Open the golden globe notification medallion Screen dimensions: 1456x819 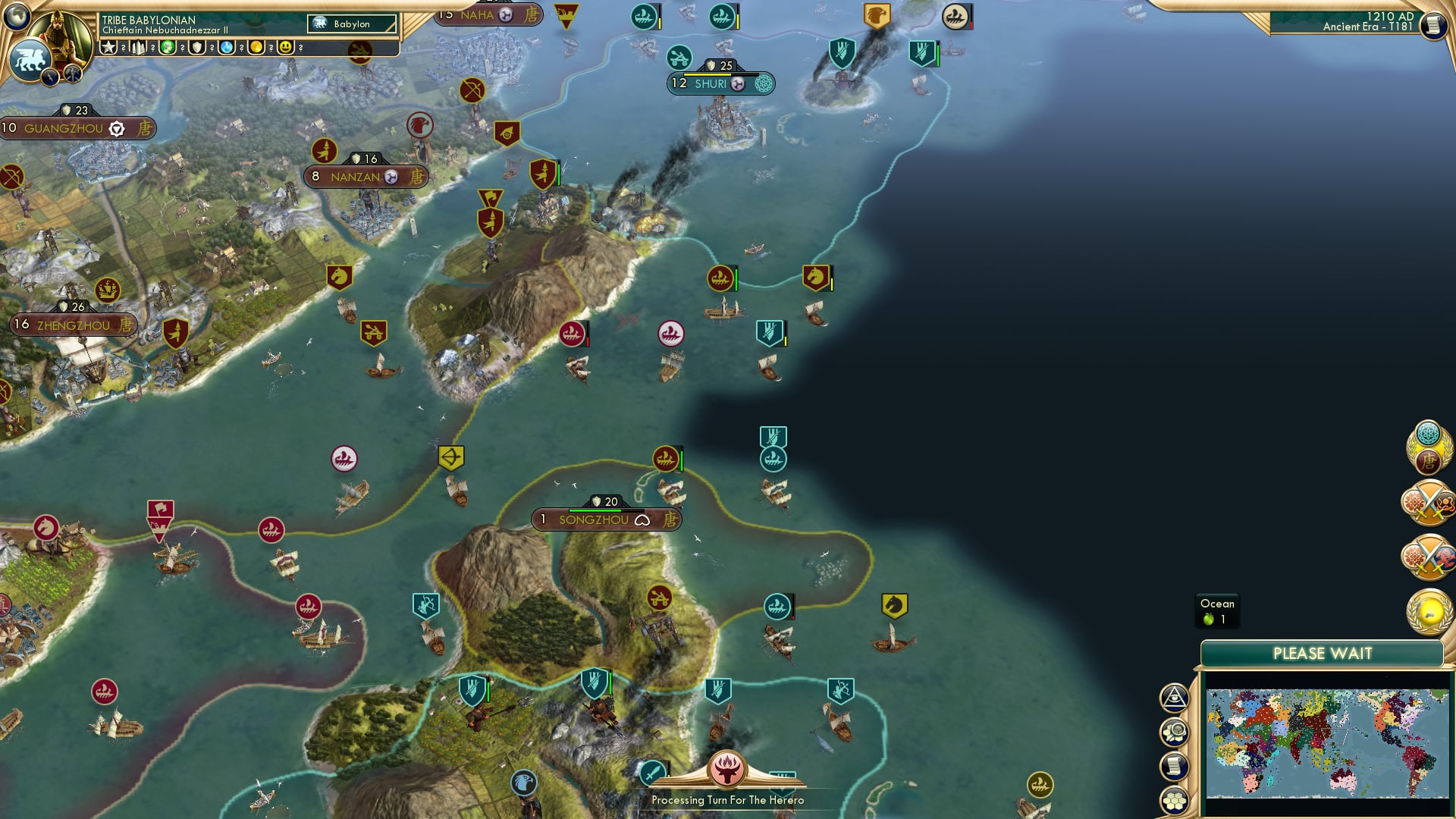pyautogui.click(x=1429, y=607)
